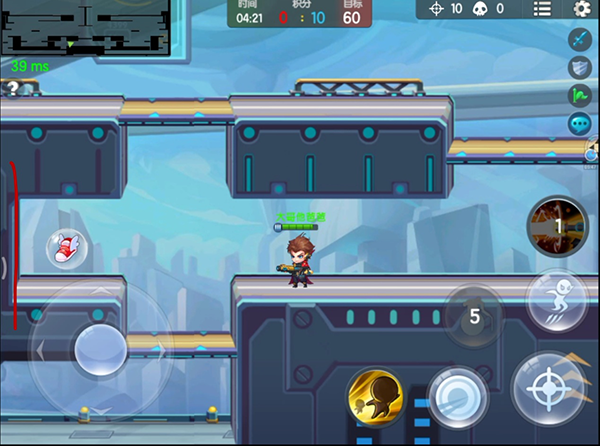The width and height of the screenshot is (600, 446).
Task: Activate the golden character skill
Action: coord(375,395)
